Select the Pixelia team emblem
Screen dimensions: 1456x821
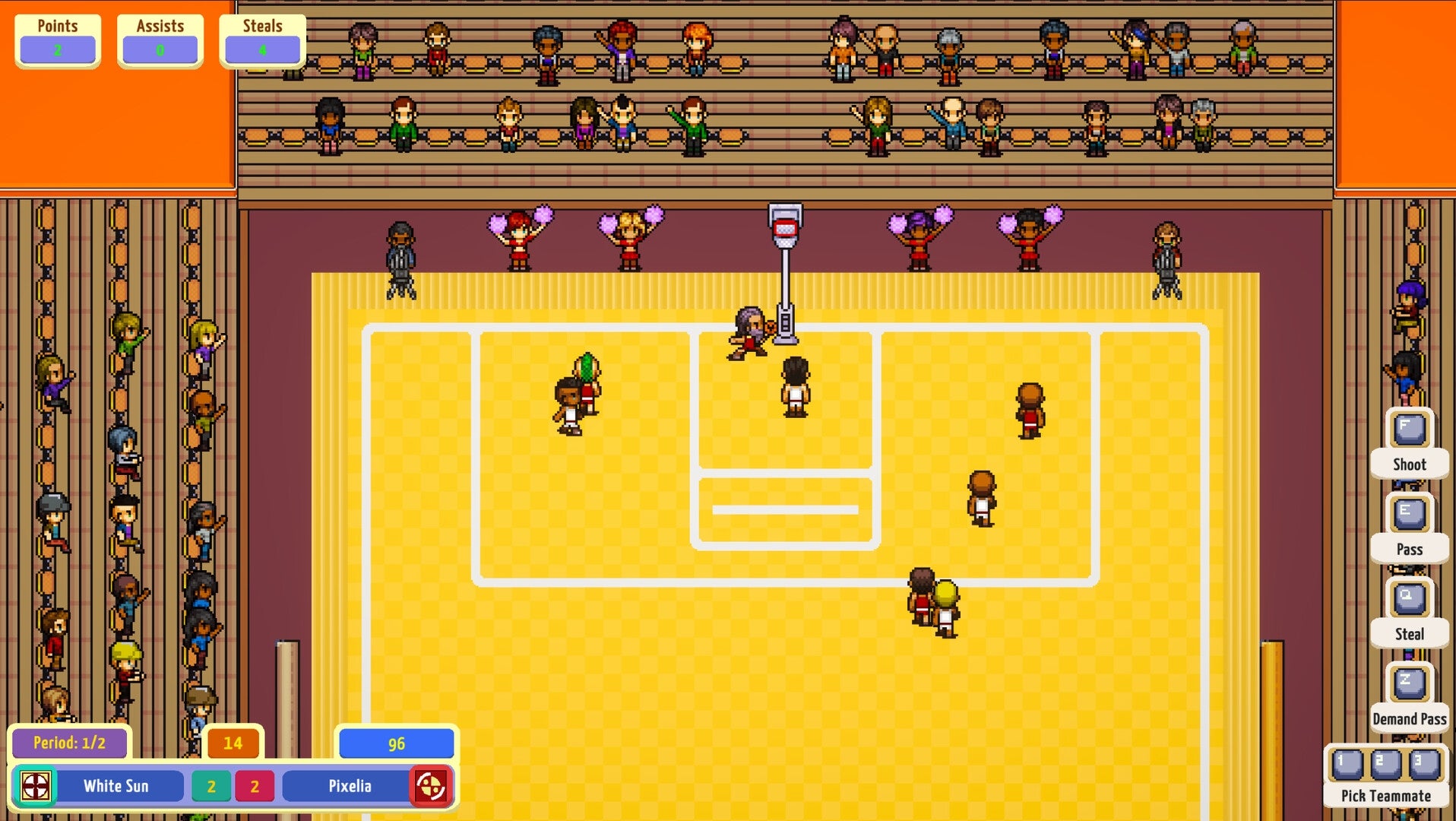click(432, 786)
